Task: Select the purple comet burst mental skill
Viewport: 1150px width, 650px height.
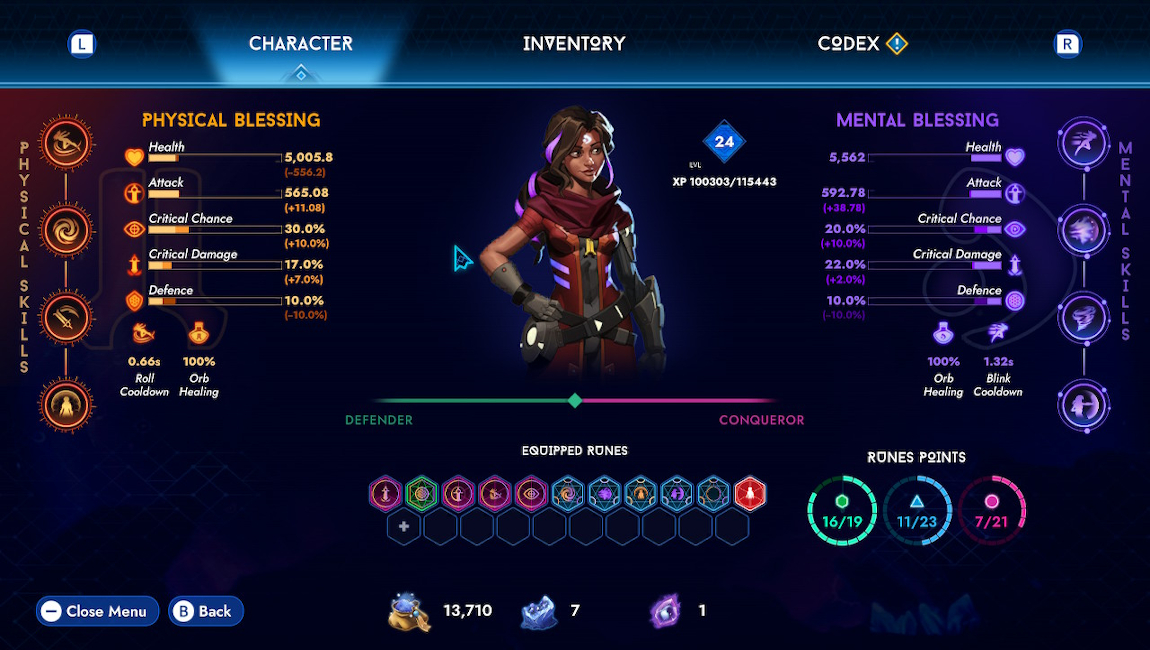Action: click(1085, 231)
